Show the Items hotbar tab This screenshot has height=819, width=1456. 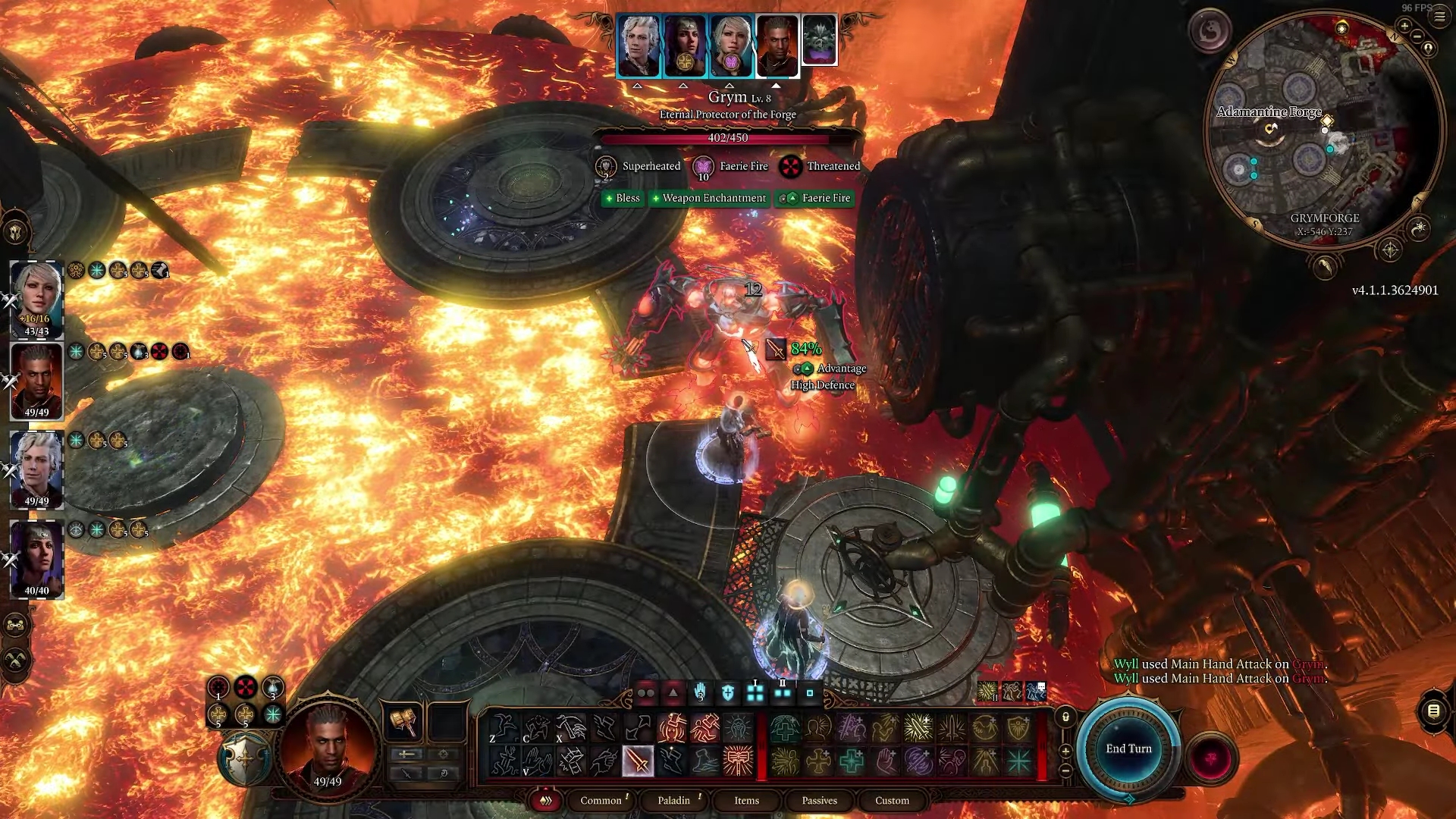(746, 800)
